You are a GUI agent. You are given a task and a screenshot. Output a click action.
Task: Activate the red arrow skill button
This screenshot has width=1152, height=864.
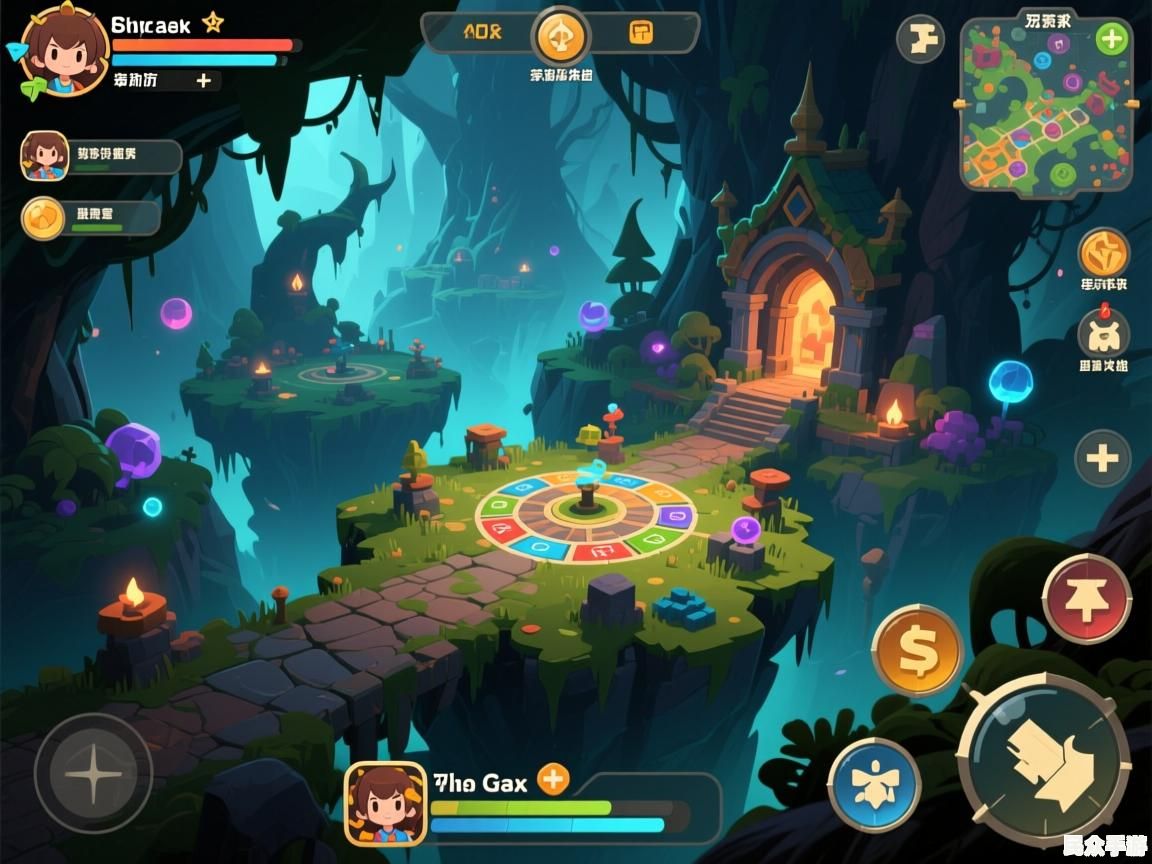[1086, 599]
